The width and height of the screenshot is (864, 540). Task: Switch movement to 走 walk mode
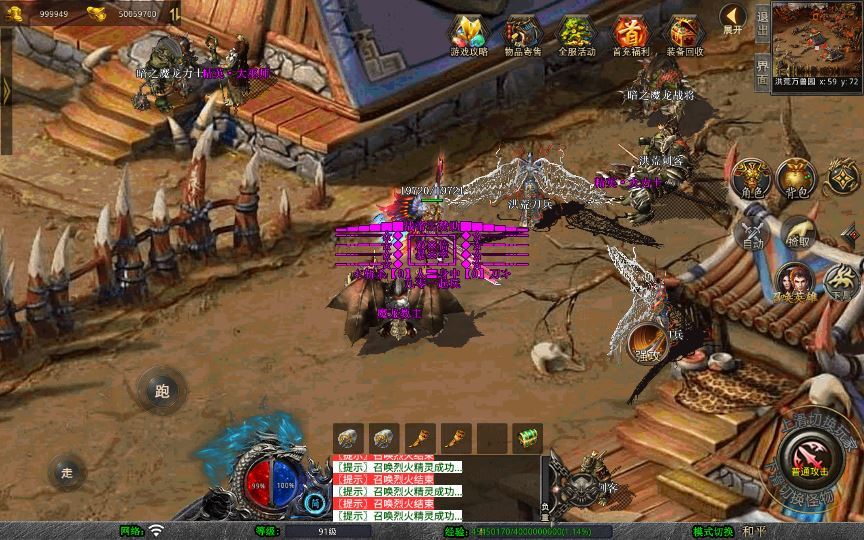point(67,472)
